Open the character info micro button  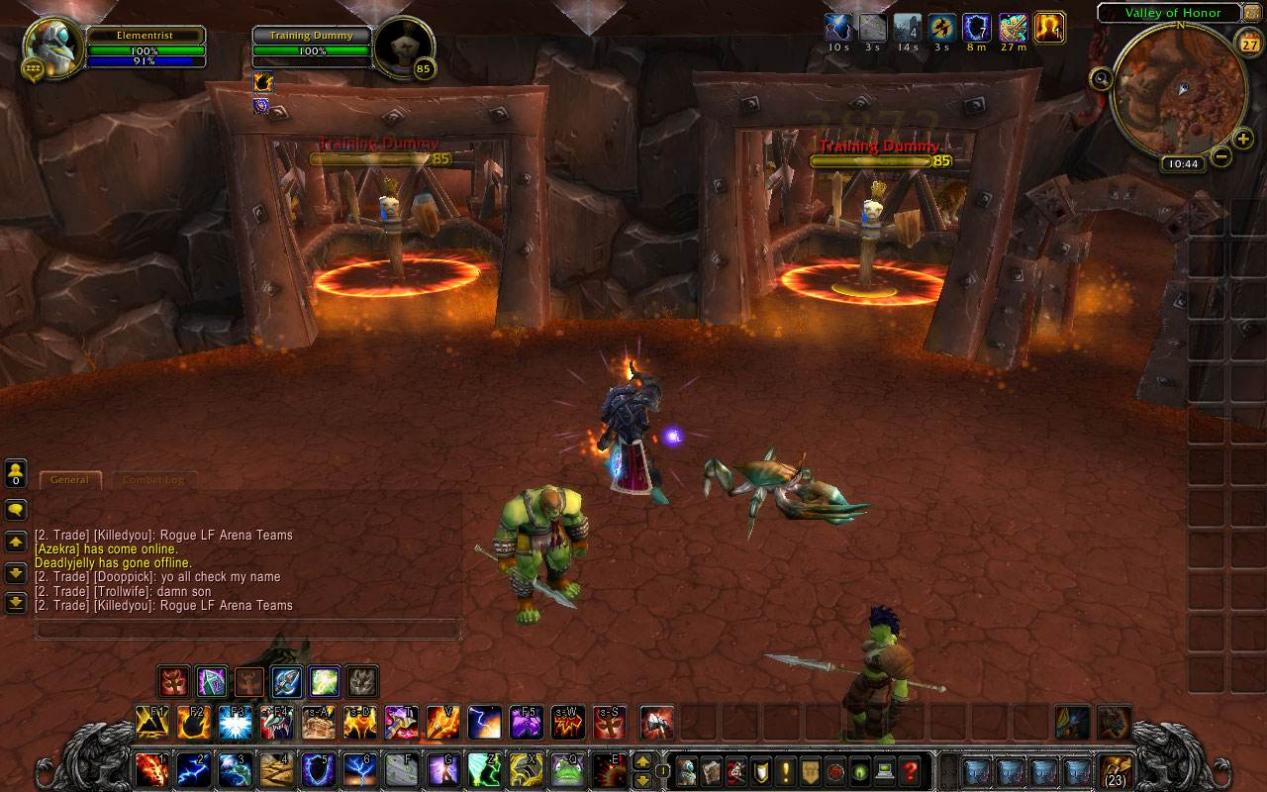pos(686,771)
